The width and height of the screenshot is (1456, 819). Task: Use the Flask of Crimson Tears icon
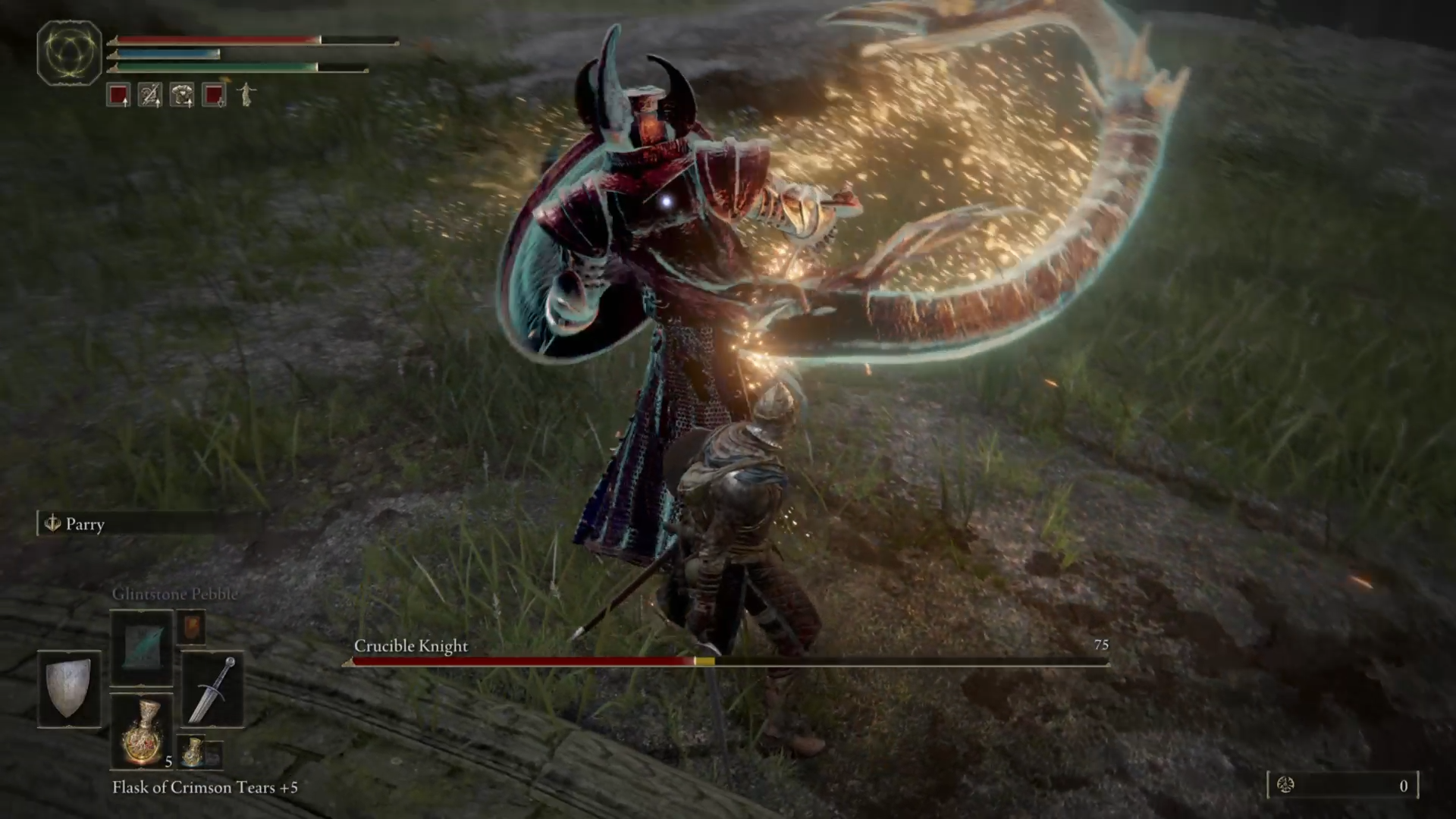pos(142,732)
